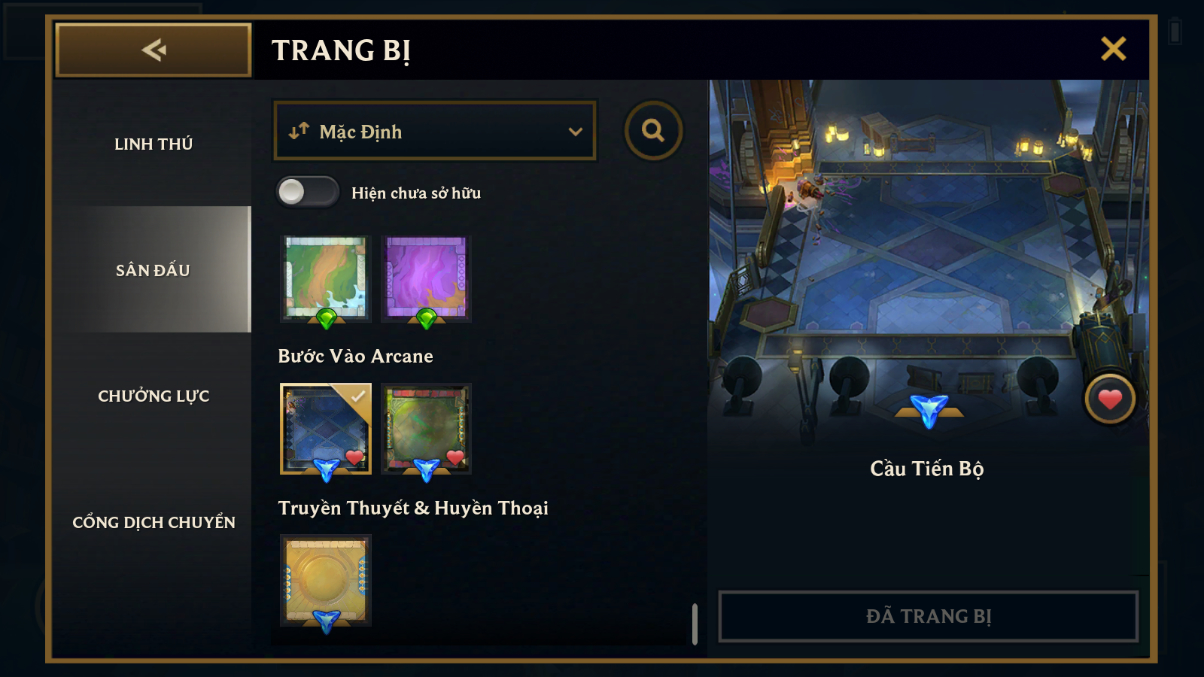Toggle favorite heart on arena preview
Screen dimensions: 1204x677
[x=1110, y=400]
